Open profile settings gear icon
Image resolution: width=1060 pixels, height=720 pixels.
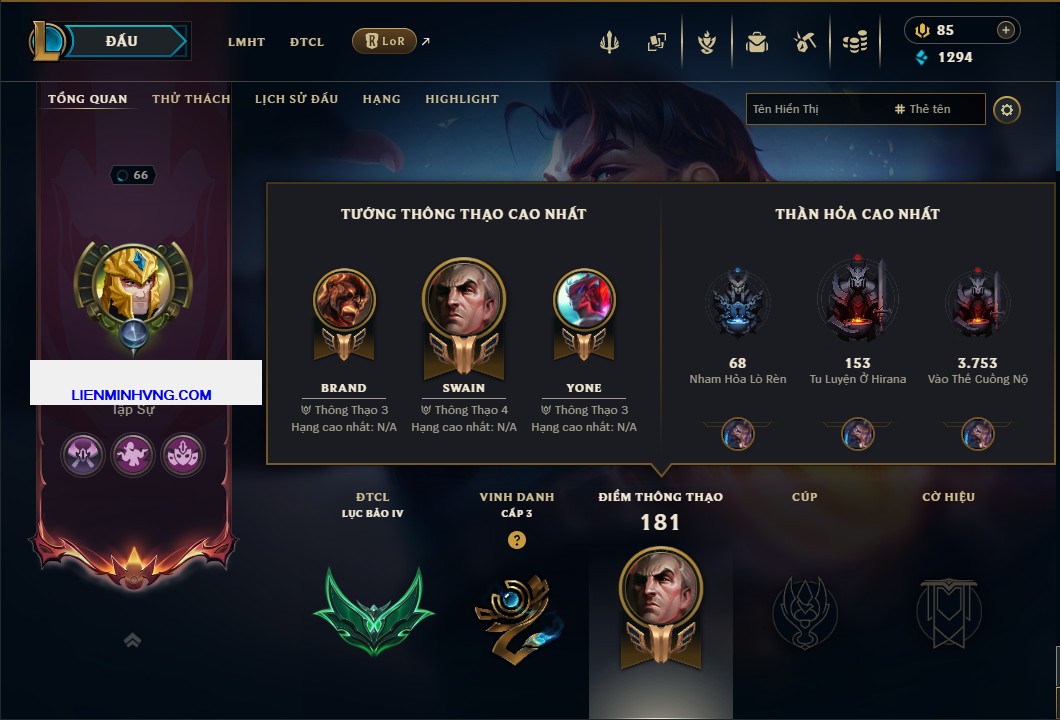point(1007,109)
